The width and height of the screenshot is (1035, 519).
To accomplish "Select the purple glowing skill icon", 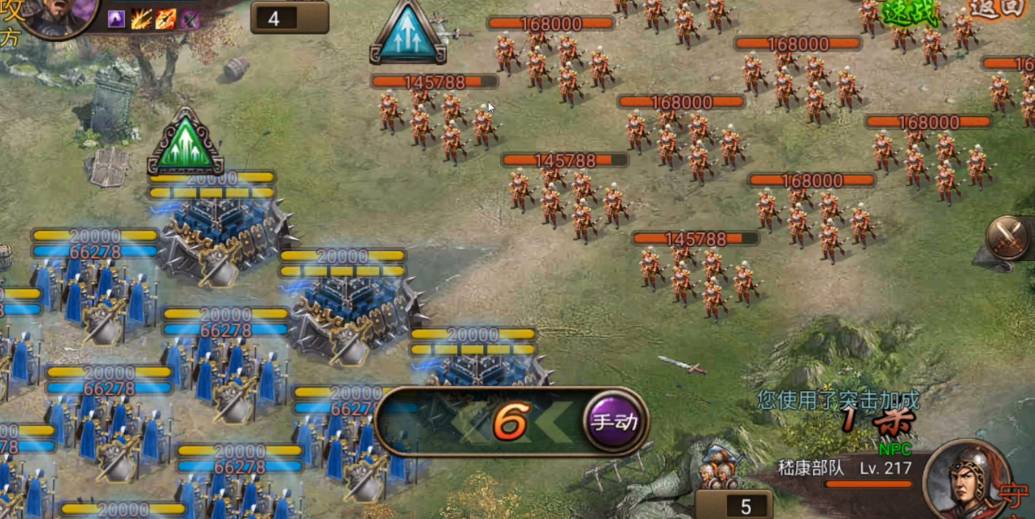I will tap(117, 18).
